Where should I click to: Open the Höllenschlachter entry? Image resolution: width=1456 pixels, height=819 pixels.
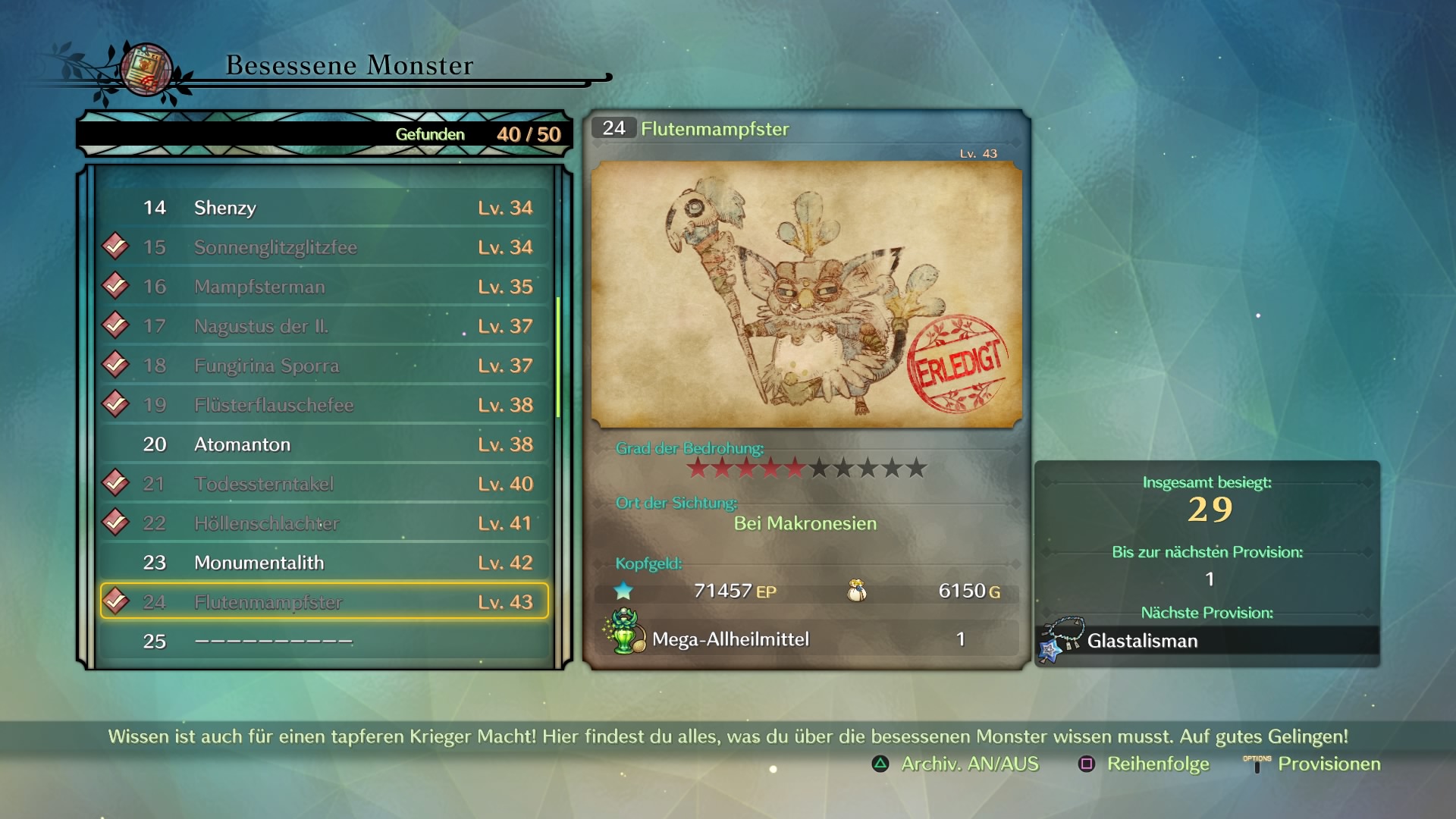tap(325, 523)
